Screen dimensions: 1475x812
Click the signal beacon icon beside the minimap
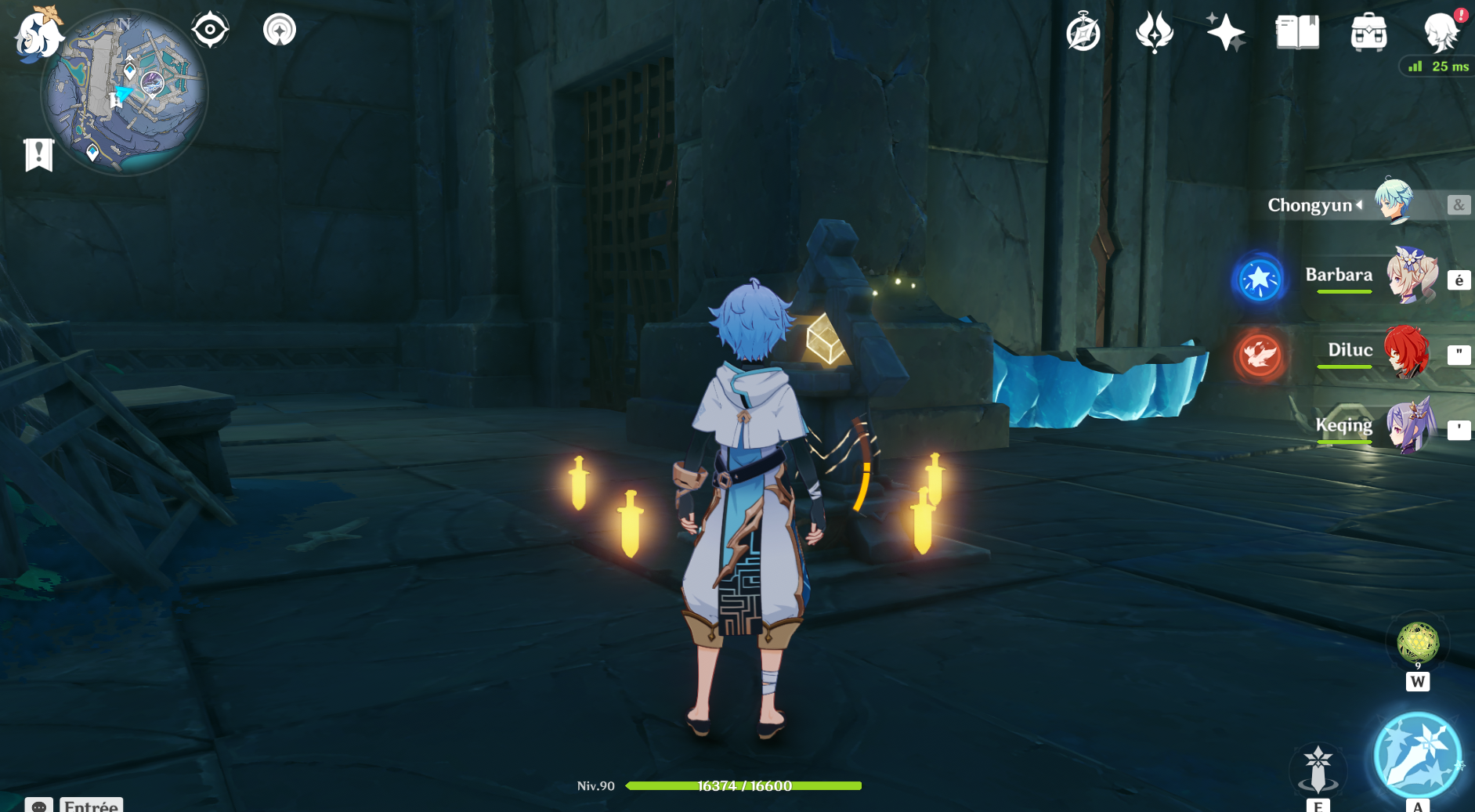[280, 31]
